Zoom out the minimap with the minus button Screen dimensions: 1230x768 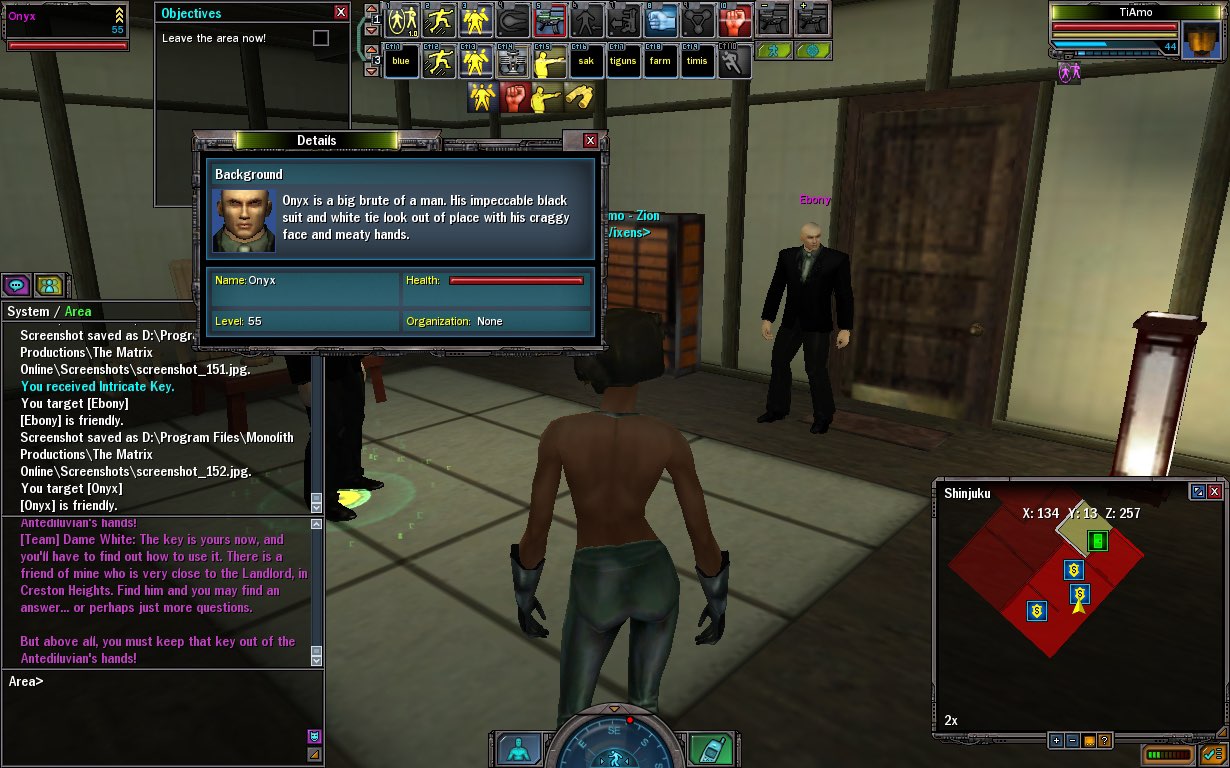(1072, 741)
